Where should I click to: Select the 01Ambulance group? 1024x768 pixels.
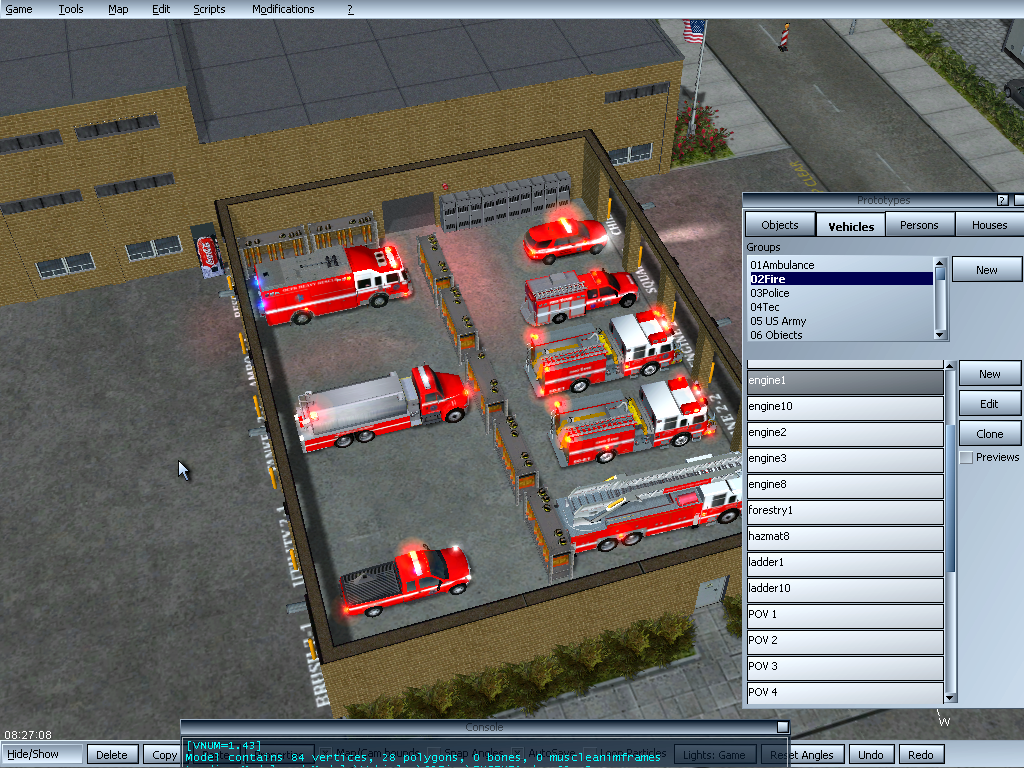click(x=783, y=265)
